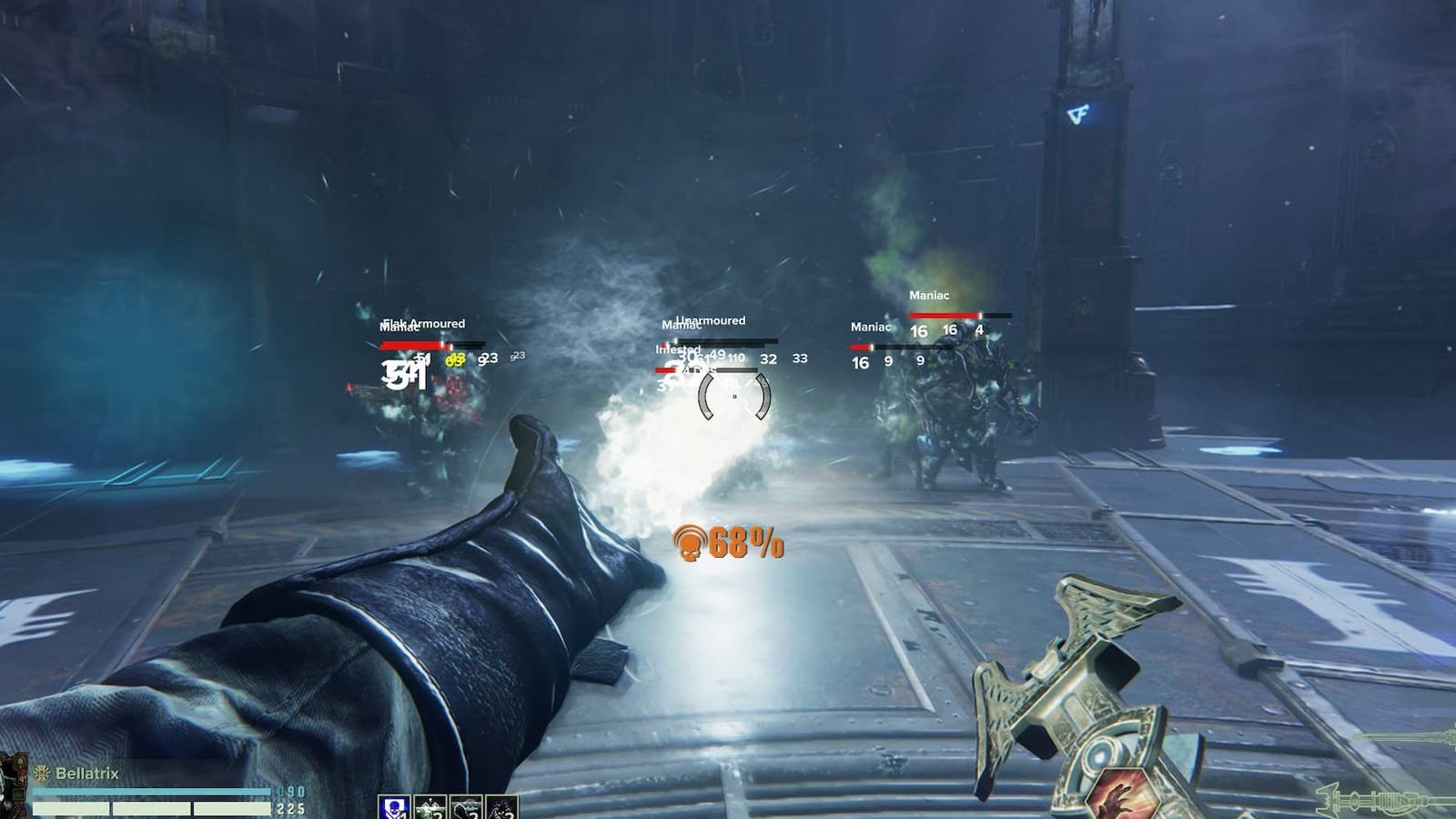This screenshot has width=1456, height=819.
Task: Toggle the Flak Armoured enemy tag
Action: point(422,323)
